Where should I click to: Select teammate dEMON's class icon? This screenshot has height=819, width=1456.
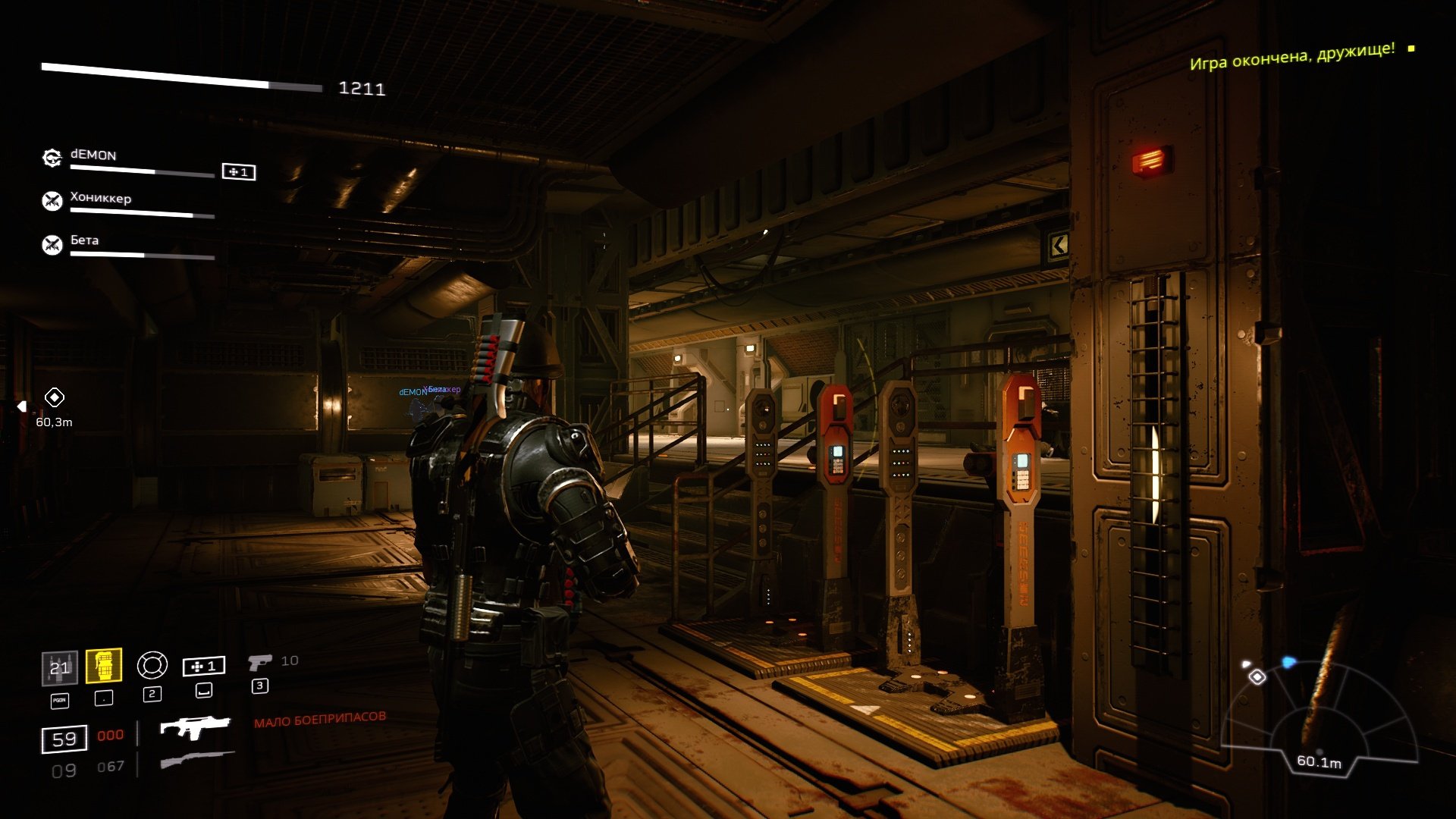tap(52, 158)
